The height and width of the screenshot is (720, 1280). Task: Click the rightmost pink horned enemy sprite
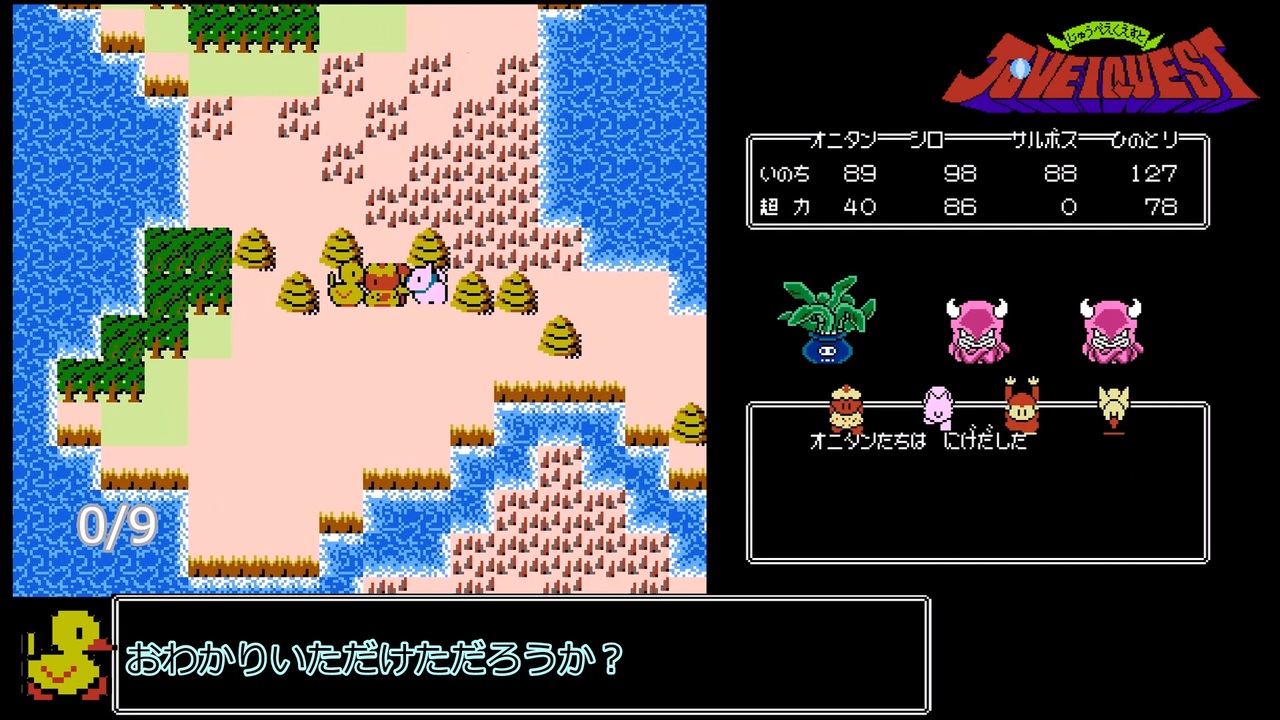pos(1110,330)
